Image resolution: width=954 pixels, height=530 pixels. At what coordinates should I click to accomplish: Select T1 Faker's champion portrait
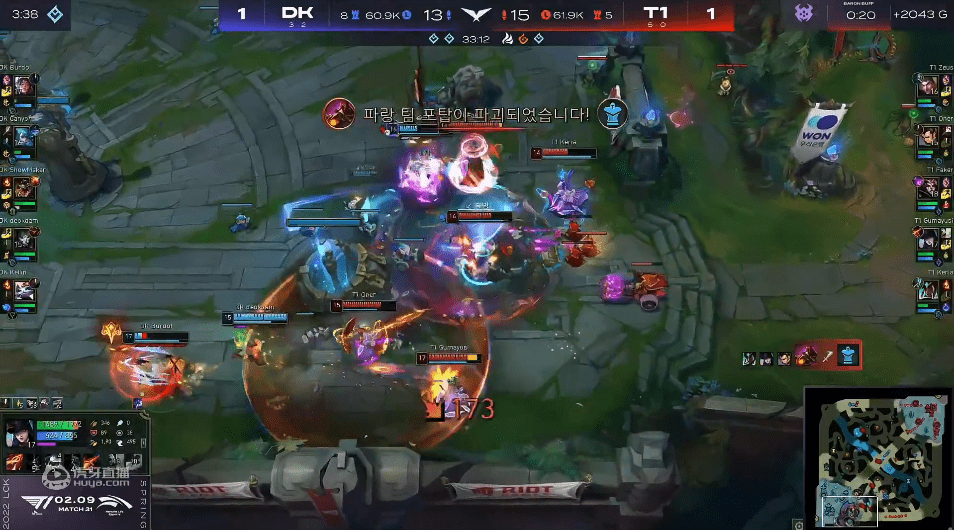coord(929,190)
